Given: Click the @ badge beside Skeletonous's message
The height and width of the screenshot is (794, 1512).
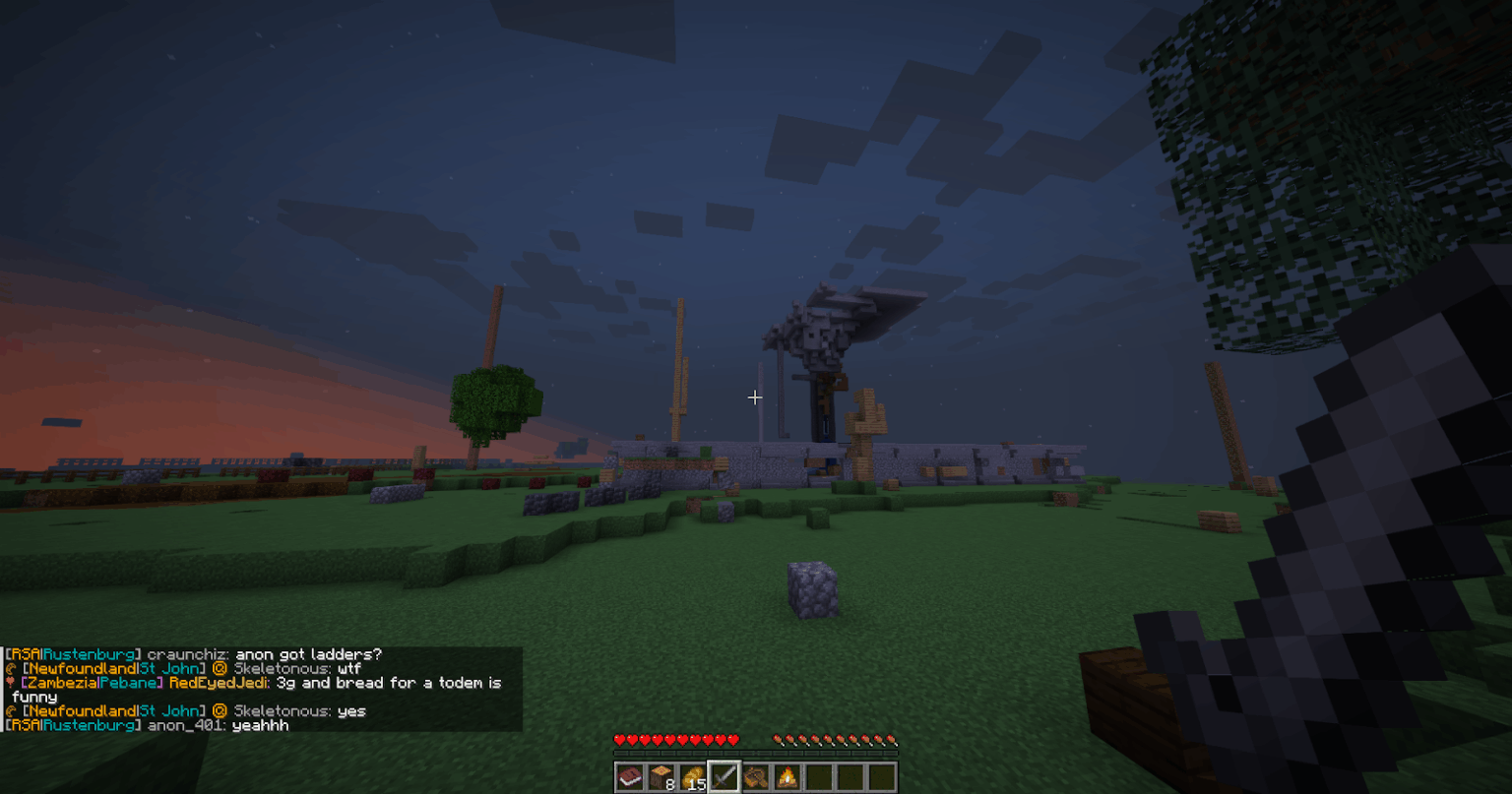Looking at the screenshot, I should [x=220, y=668].
